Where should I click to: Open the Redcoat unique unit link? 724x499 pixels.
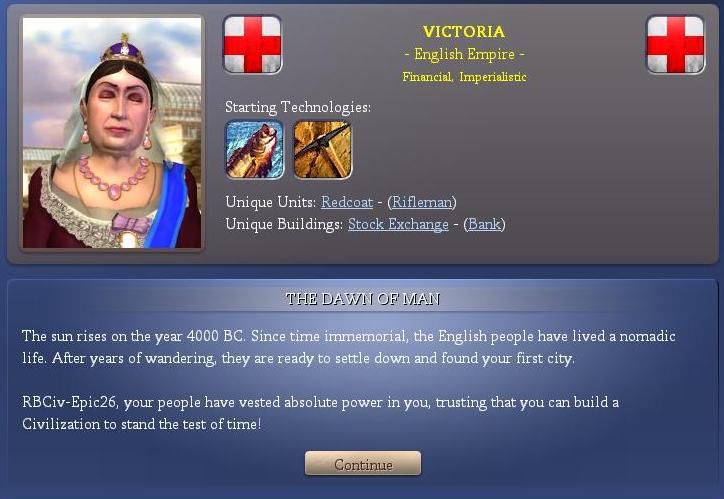click(x=348, y=203)
